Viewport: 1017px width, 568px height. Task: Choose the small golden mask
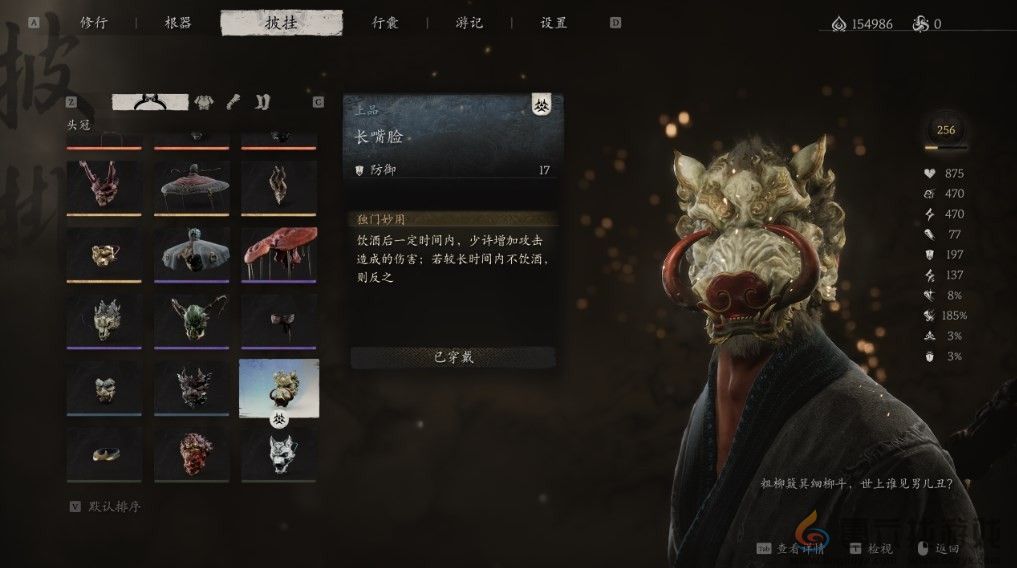click(x=104, y=252)
